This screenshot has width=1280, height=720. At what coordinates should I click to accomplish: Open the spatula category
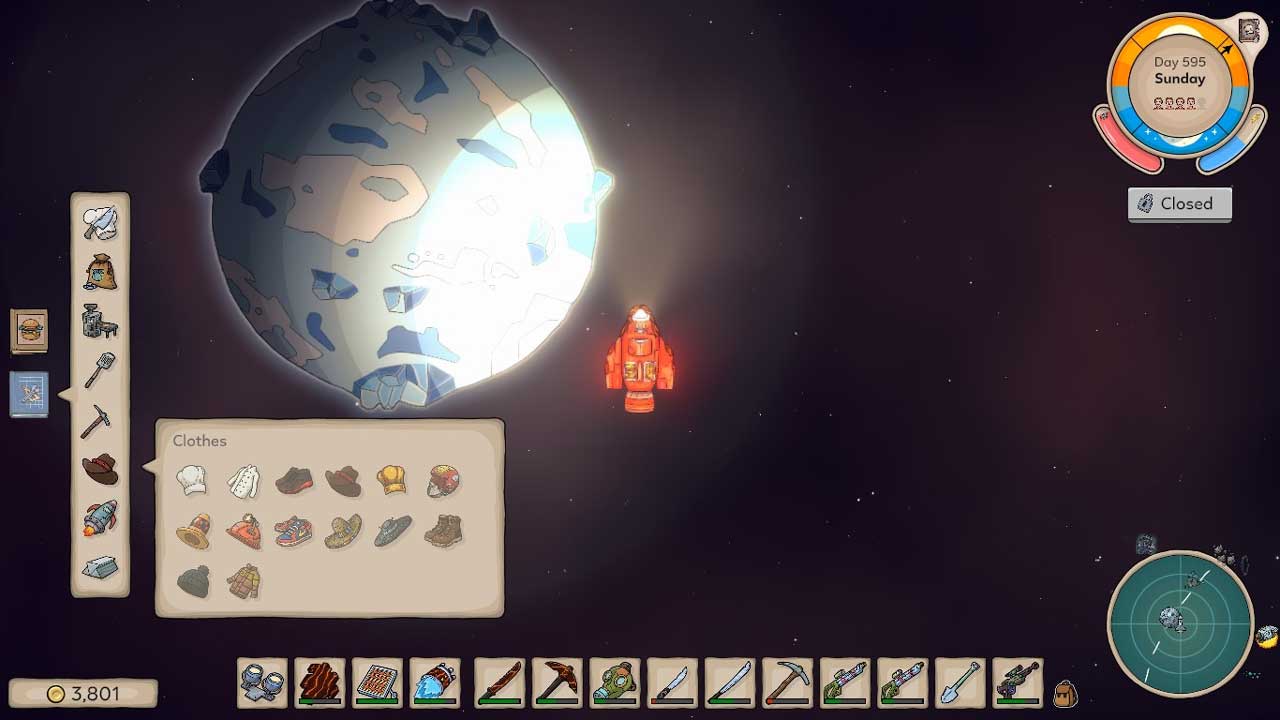pos(100,370)
